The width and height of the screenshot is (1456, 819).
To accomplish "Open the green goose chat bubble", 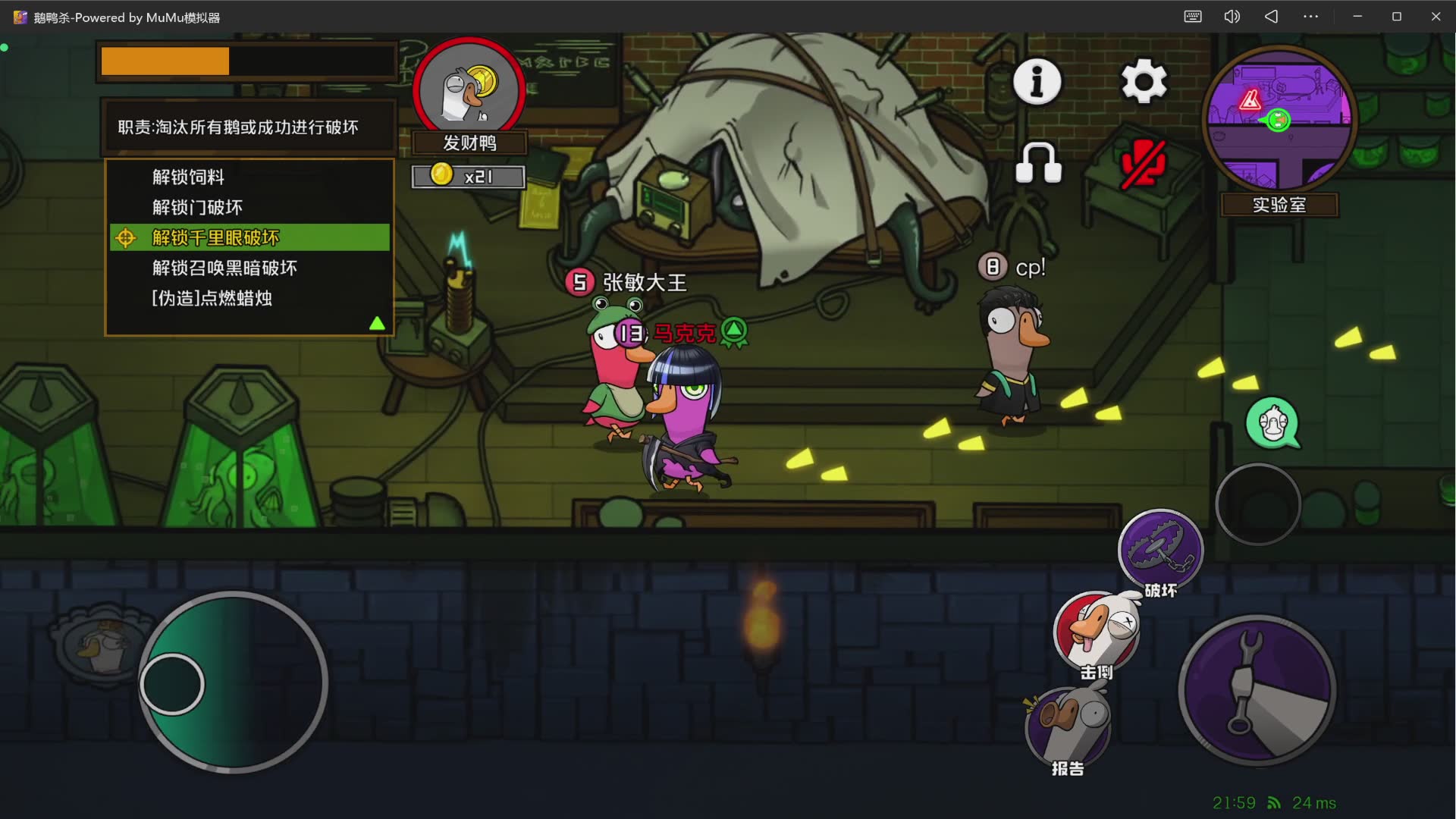I will pos(1273,423).
